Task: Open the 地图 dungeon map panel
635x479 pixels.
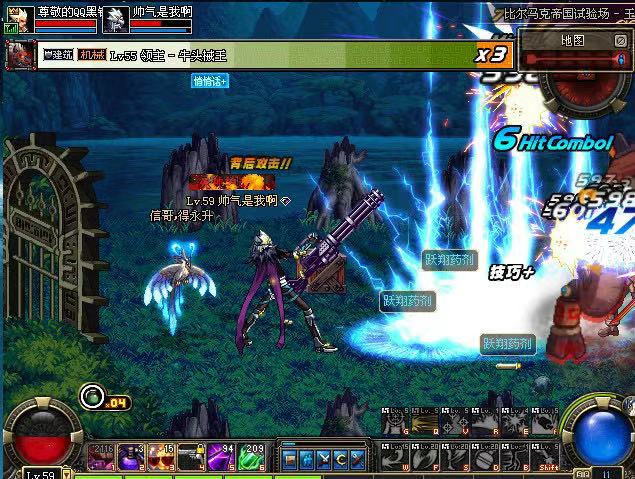Action: (572, 41)
